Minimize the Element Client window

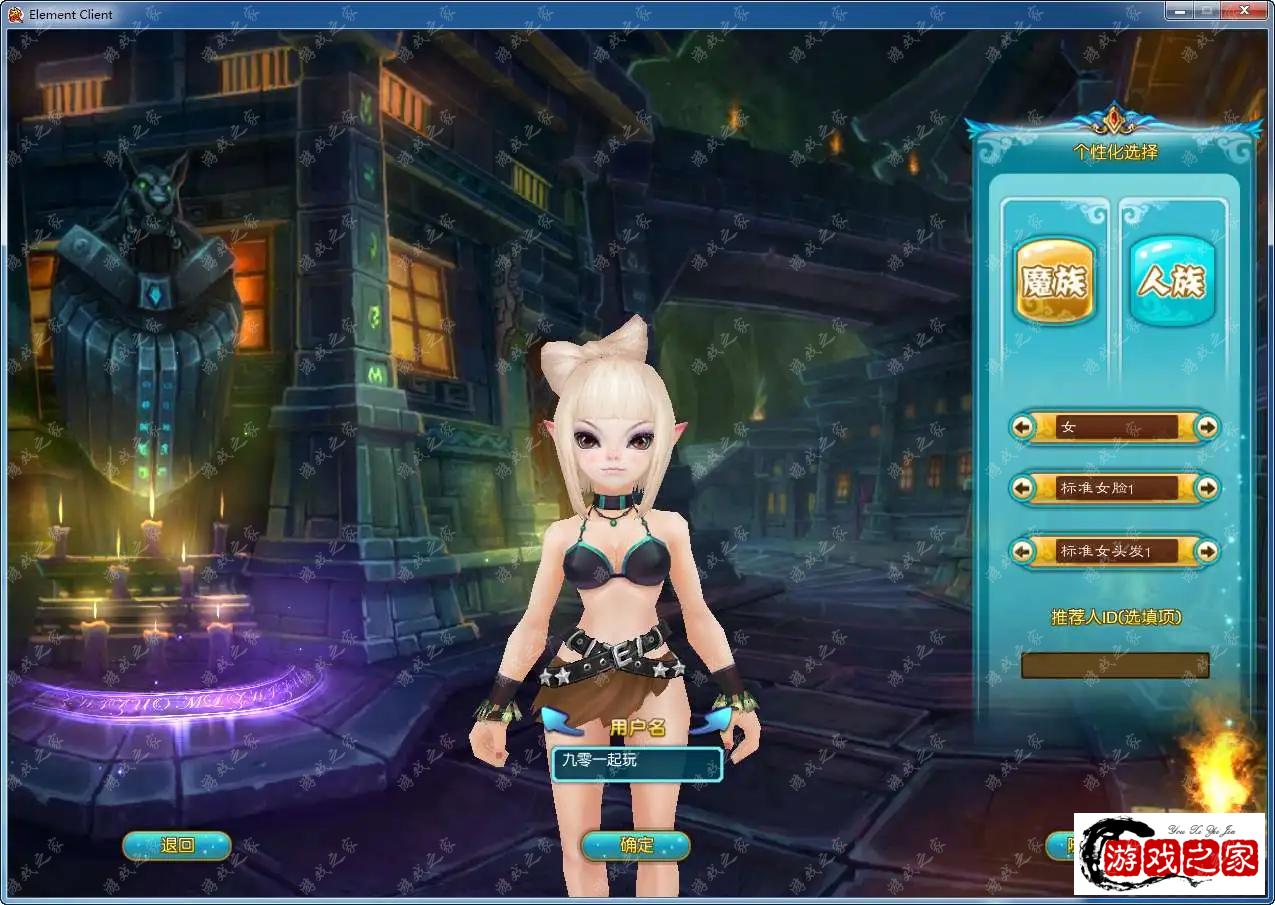click(x=1181, y=10)
